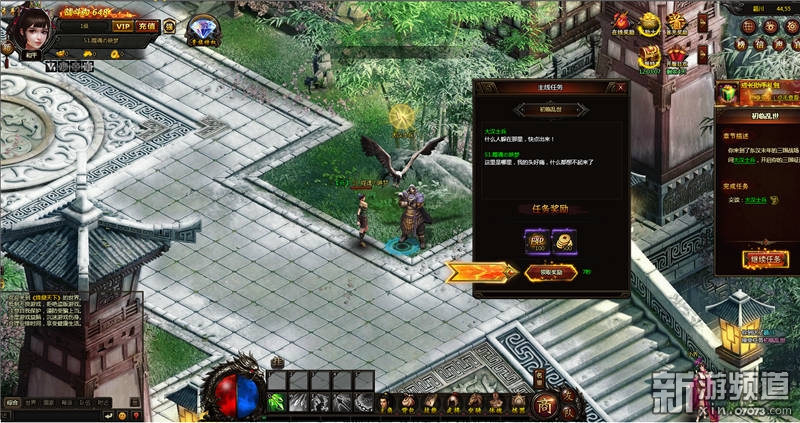Screen dimensions: 800x423
Task: Open the red treasure chest icon
Action: click(650, 55)
